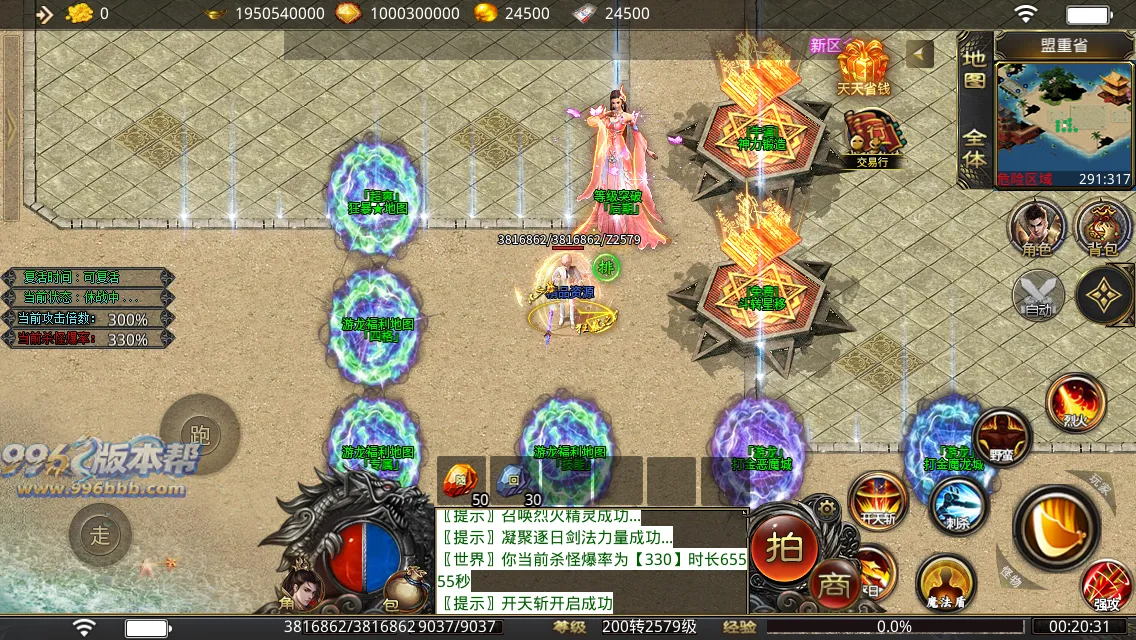The image size is (1136, 640).
Task: Open the 拍 auction button
Action: pos(784,546)
